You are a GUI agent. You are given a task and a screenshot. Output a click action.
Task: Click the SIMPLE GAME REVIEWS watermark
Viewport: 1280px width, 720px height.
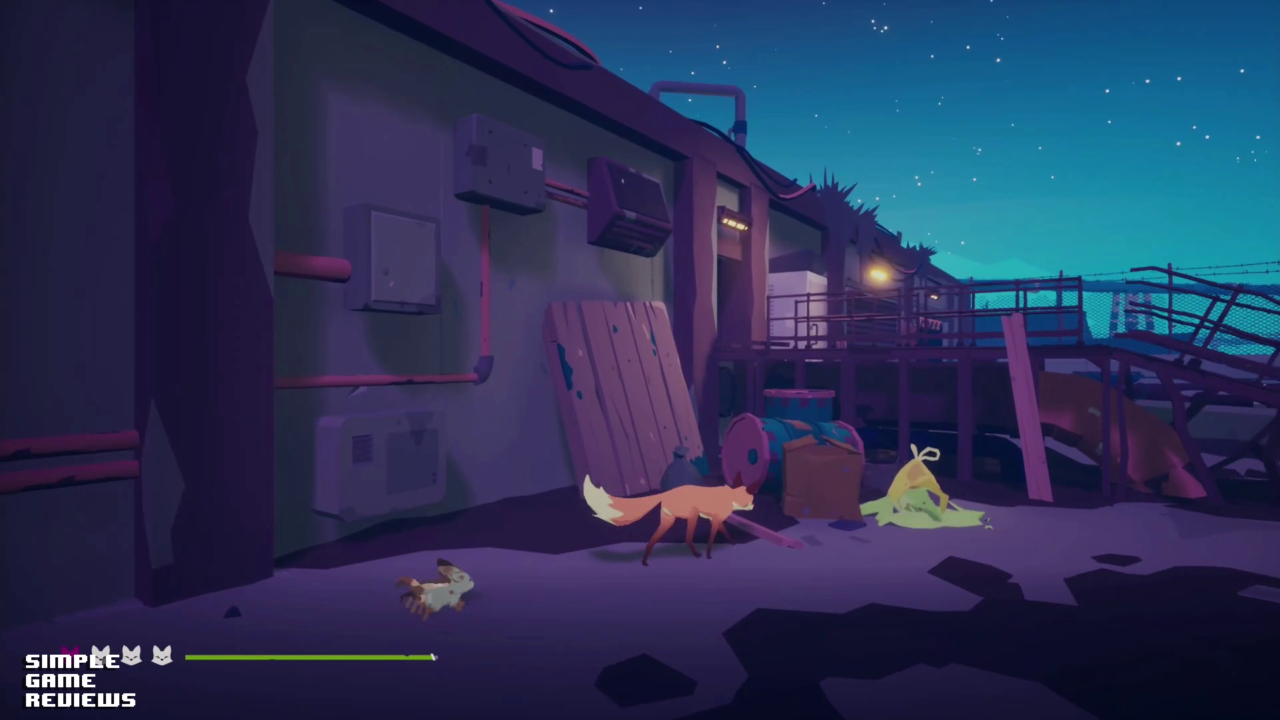[78, 678]
